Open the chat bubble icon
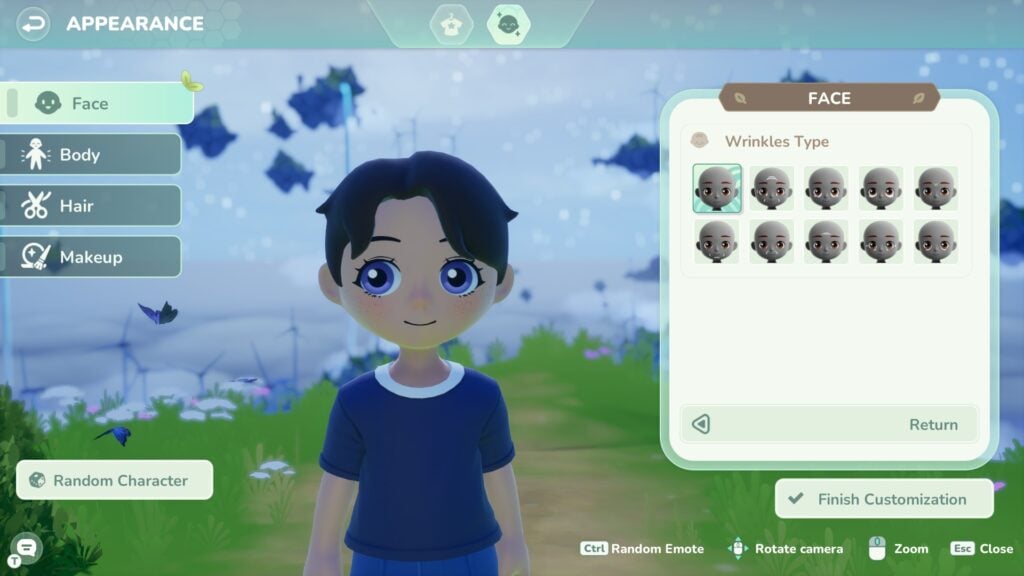Viewport: 1024px width, 576px height. click(27, 546)
